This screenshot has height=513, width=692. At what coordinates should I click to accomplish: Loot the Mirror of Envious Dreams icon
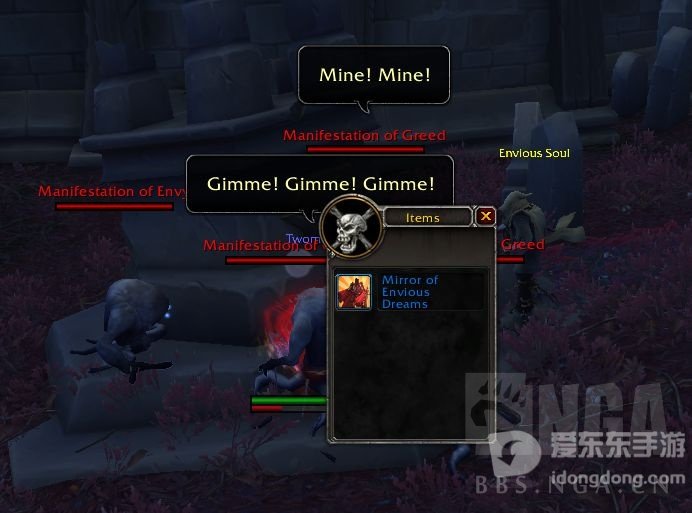pyautogui.click(x=354, y=292)
